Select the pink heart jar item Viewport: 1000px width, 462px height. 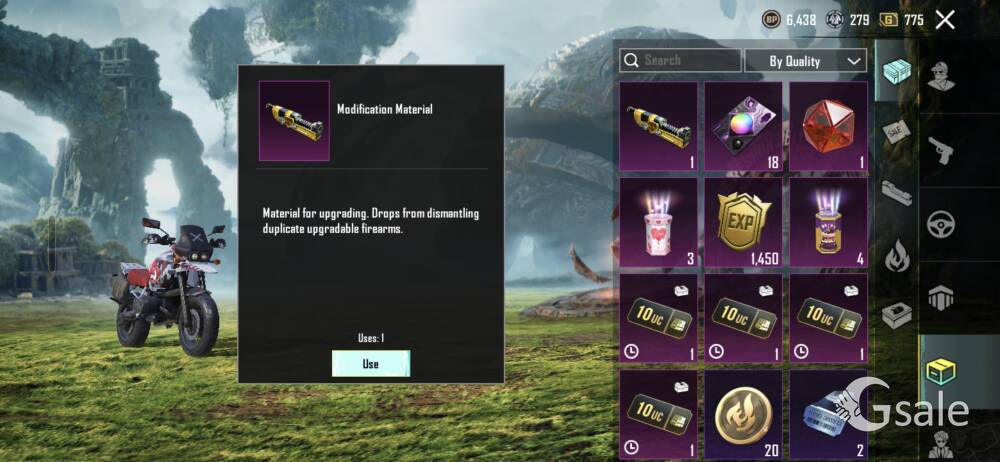pos(658,222)
